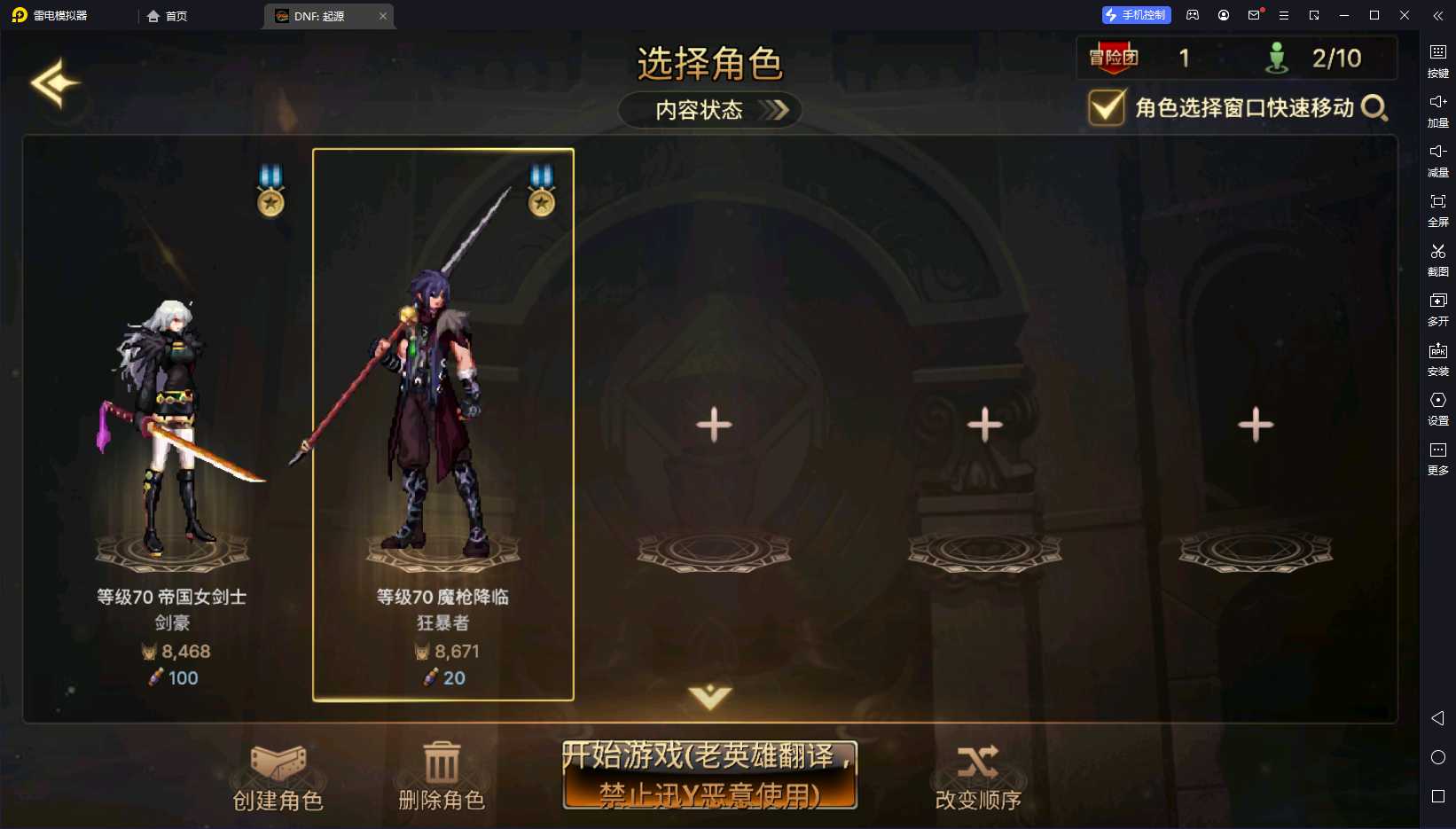Expand the down arrow below characters
The image size is (1456, 829).
708,699
